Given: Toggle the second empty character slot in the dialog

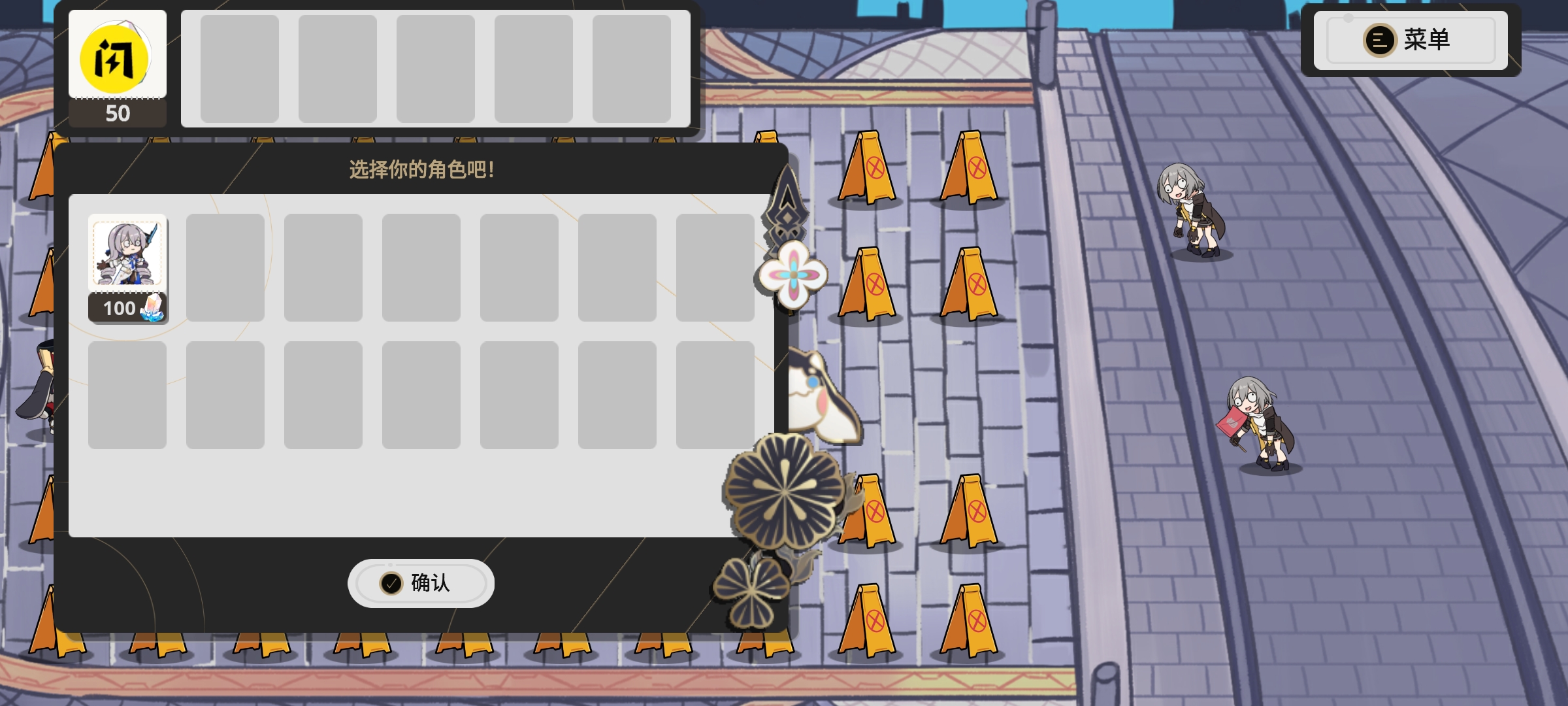Looking at the screenshot, I should [225, 268].
